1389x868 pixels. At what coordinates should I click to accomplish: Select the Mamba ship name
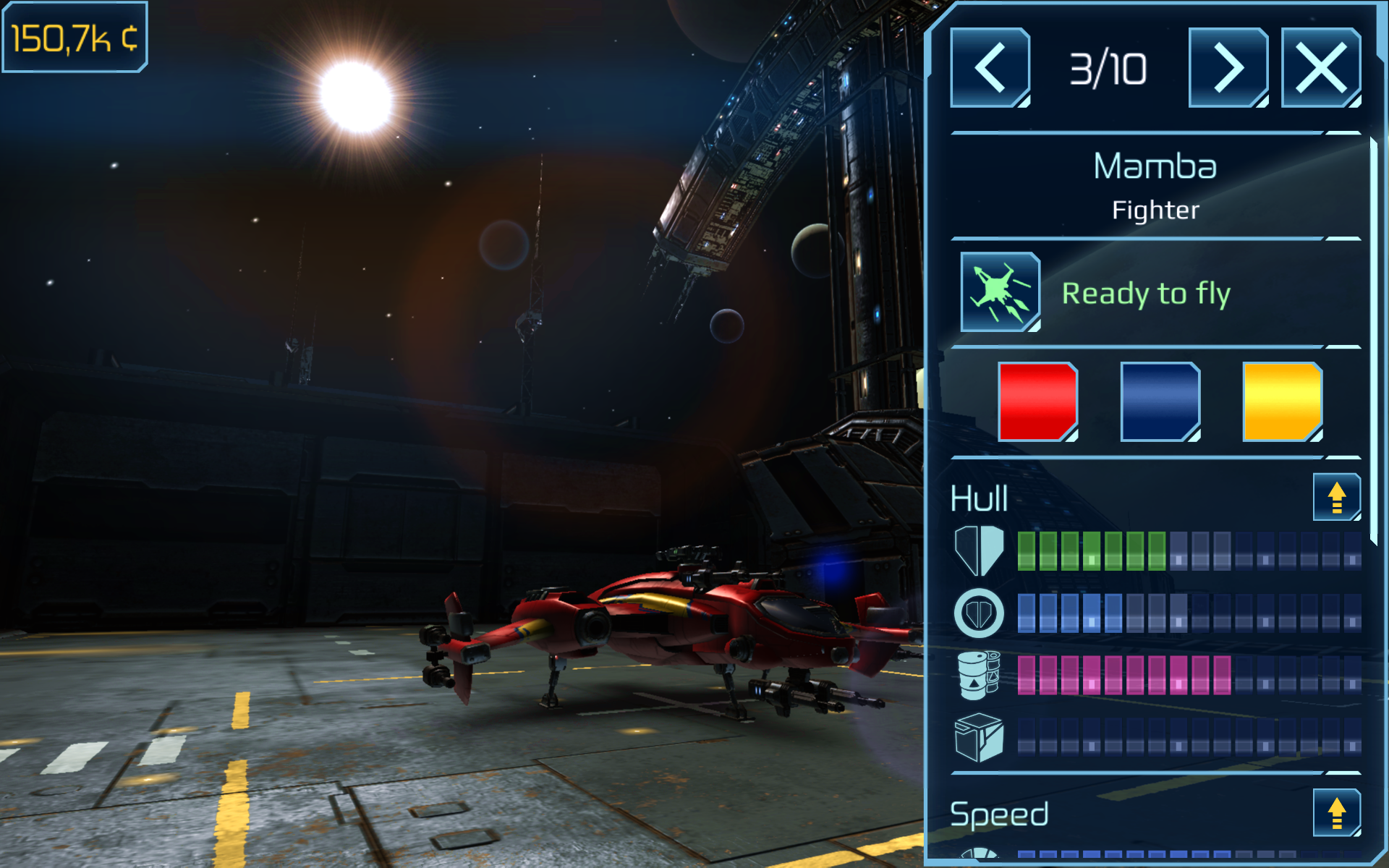1155,166
